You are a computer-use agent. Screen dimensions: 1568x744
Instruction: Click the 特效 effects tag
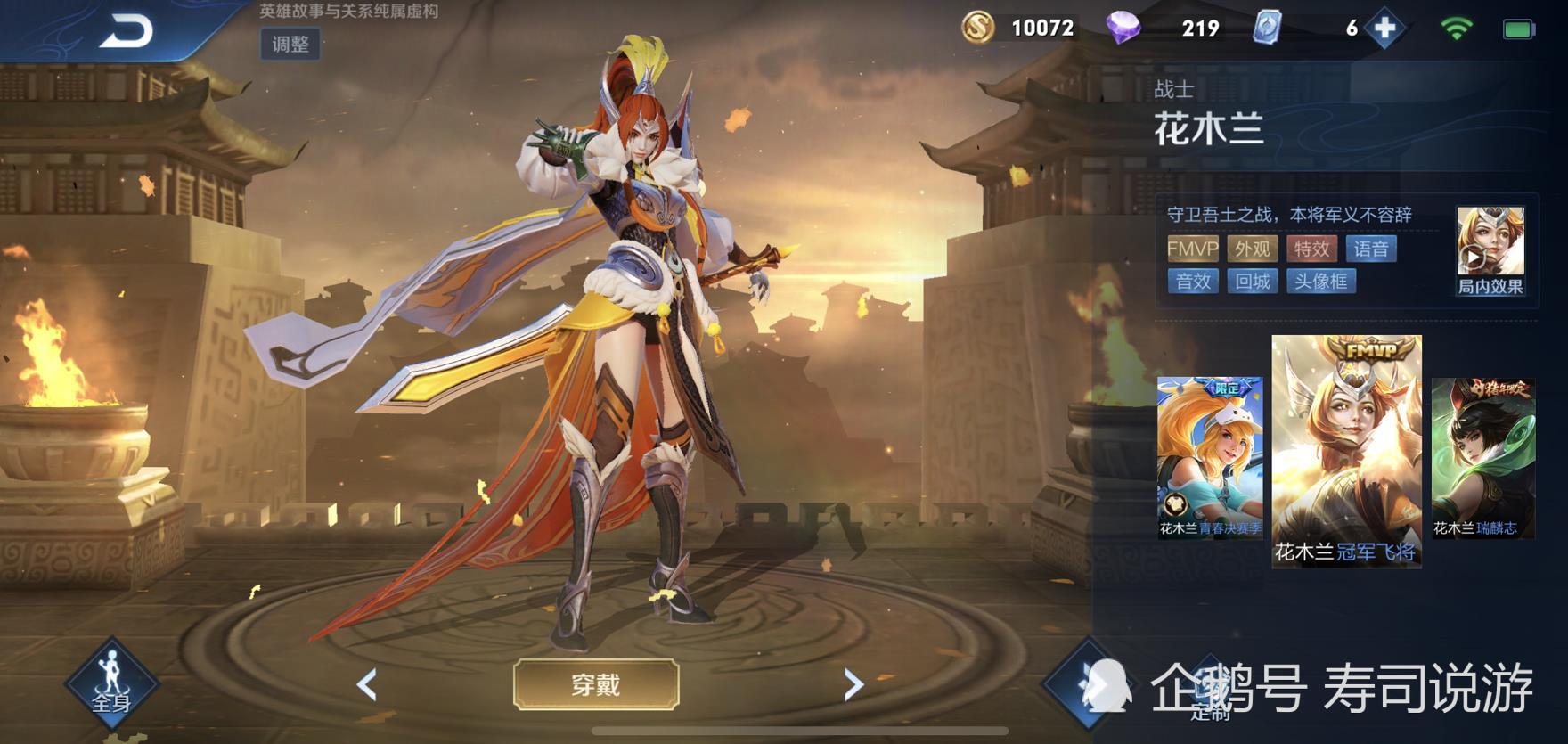pos(1311,249)
